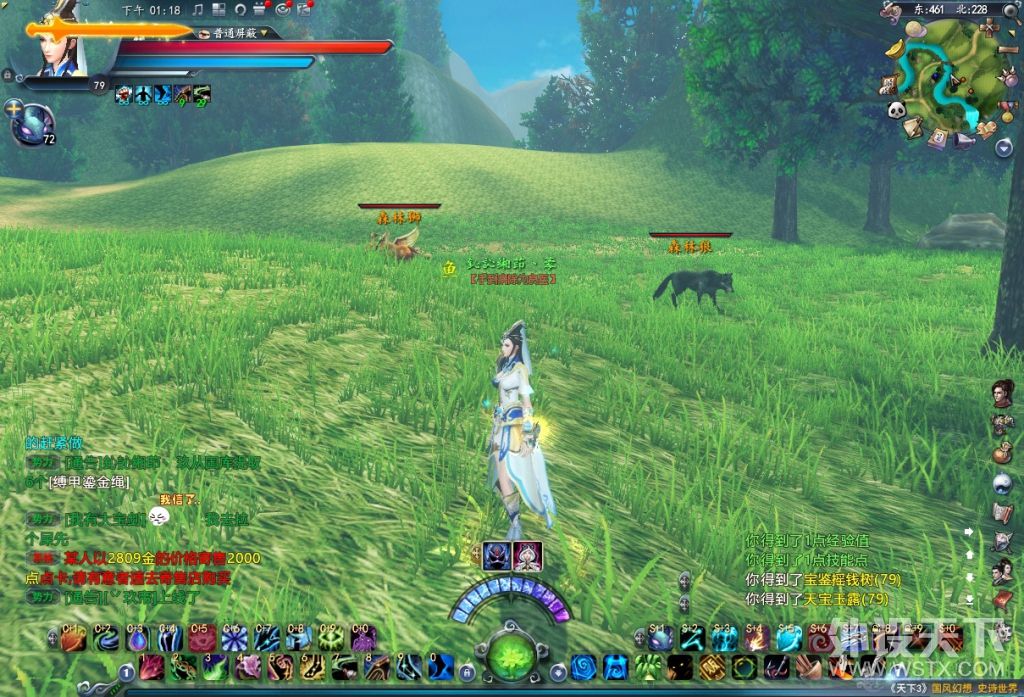Click the panda icon beside the minimap

tap(895, 110)
